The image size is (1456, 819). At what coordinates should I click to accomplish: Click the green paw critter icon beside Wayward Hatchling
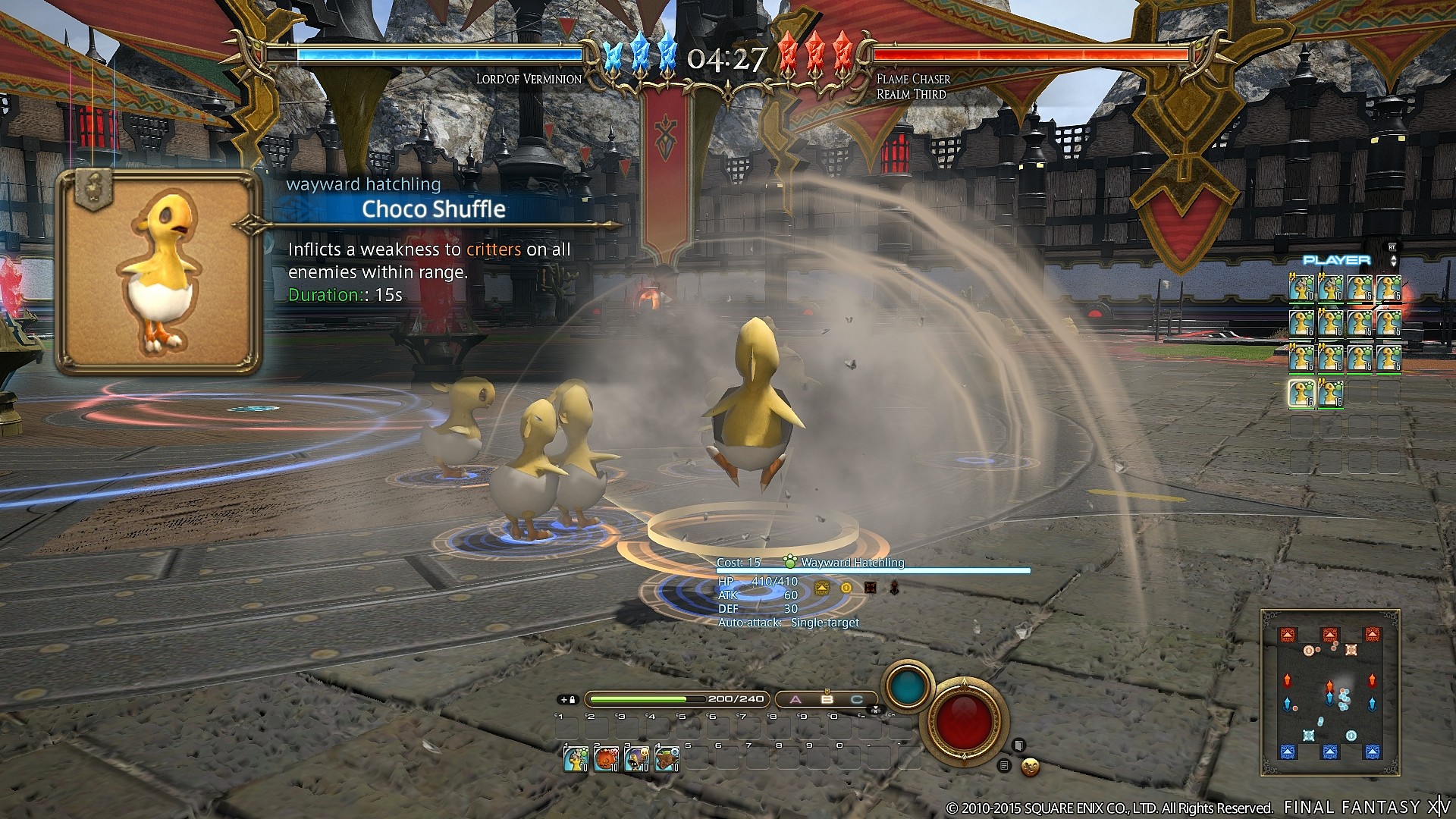790,563
